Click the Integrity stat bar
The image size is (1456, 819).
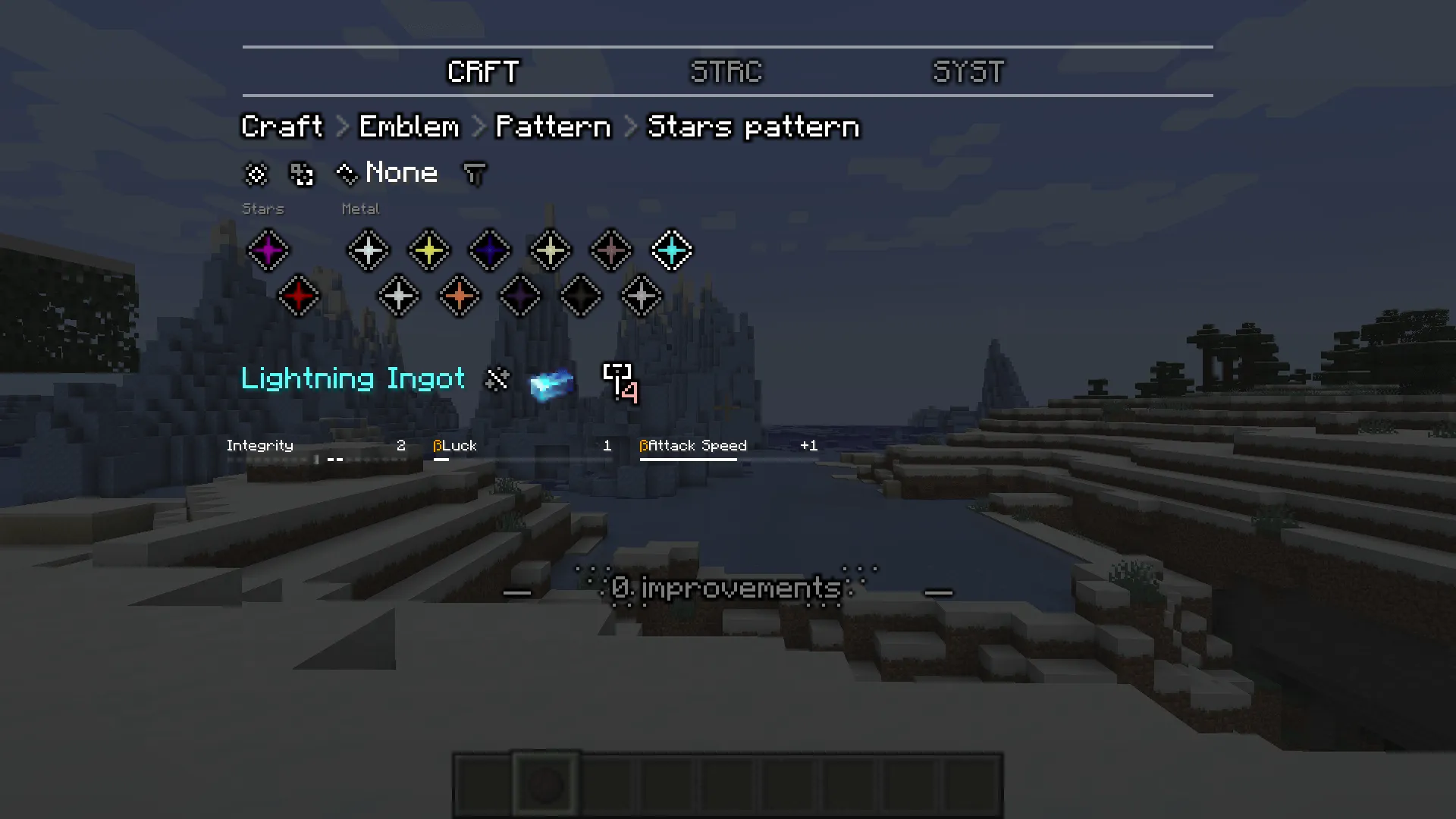(318, 451)
